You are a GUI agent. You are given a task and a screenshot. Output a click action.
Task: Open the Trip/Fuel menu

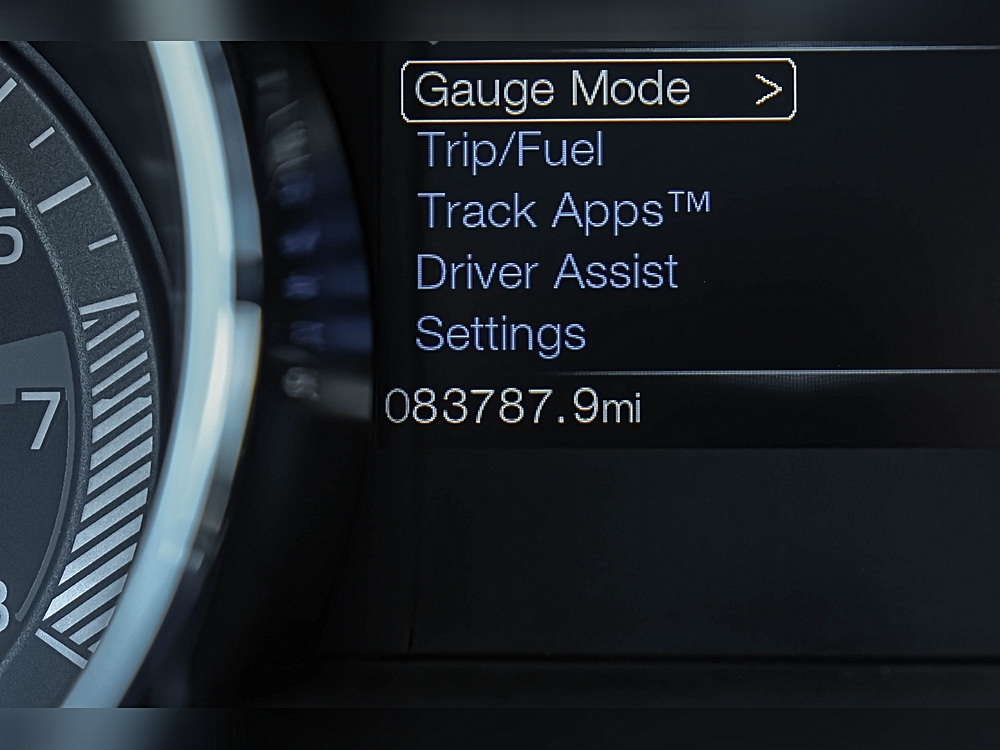[x=510, y=150]
